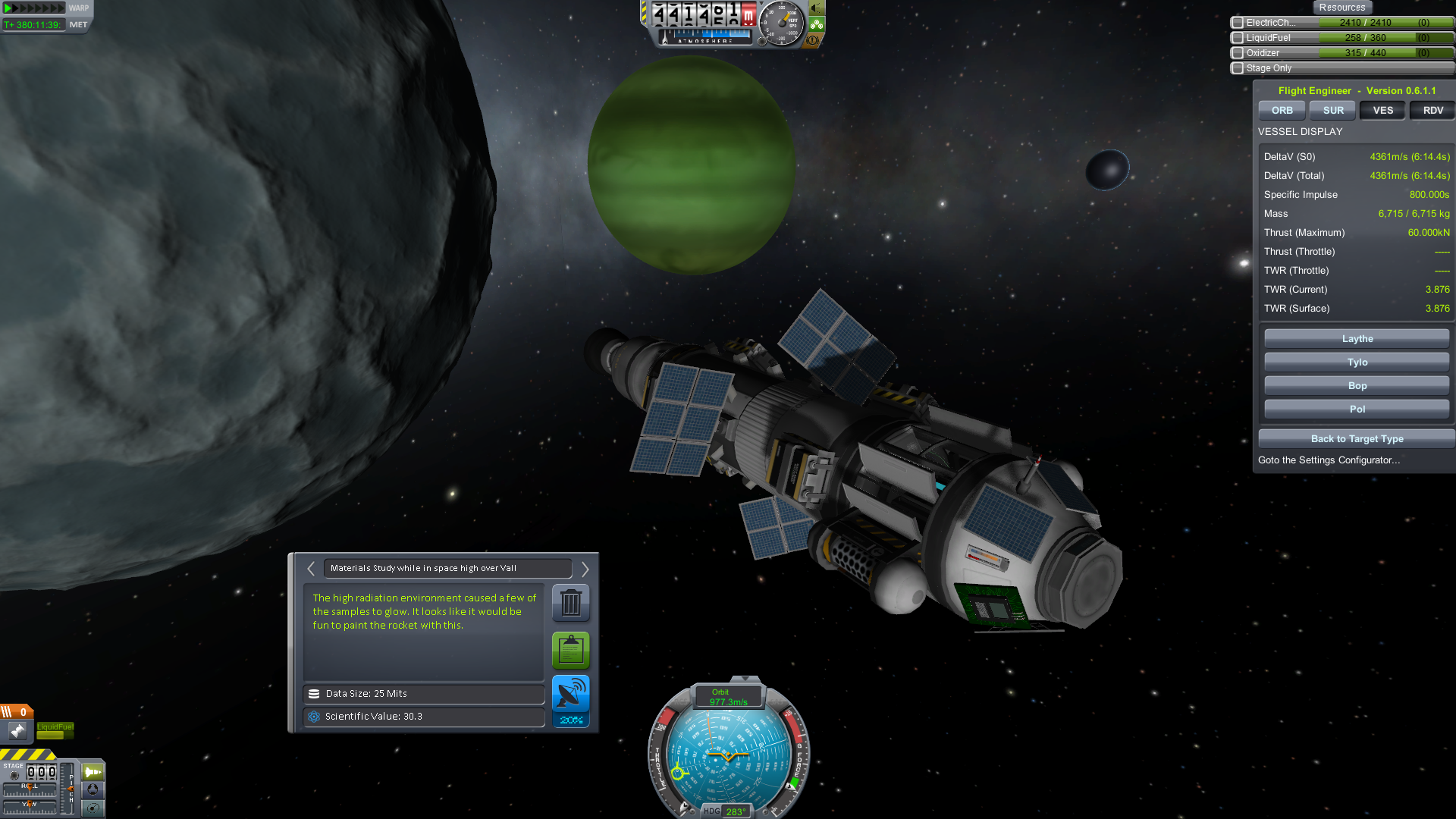Switch to the ORB tab
The height and width of the screenshot is (819, 1456).
point(1282,111)
